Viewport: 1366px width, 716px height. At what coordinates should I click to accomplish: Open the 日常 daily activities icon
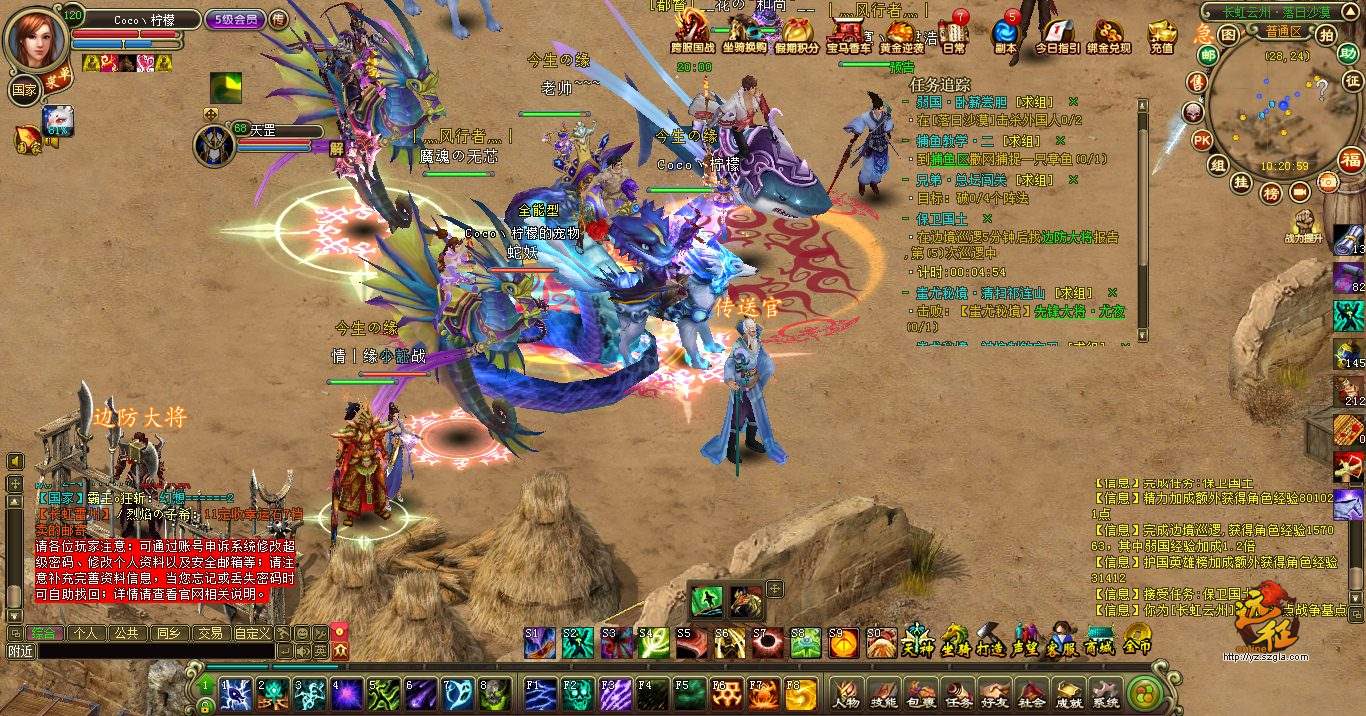953,38
